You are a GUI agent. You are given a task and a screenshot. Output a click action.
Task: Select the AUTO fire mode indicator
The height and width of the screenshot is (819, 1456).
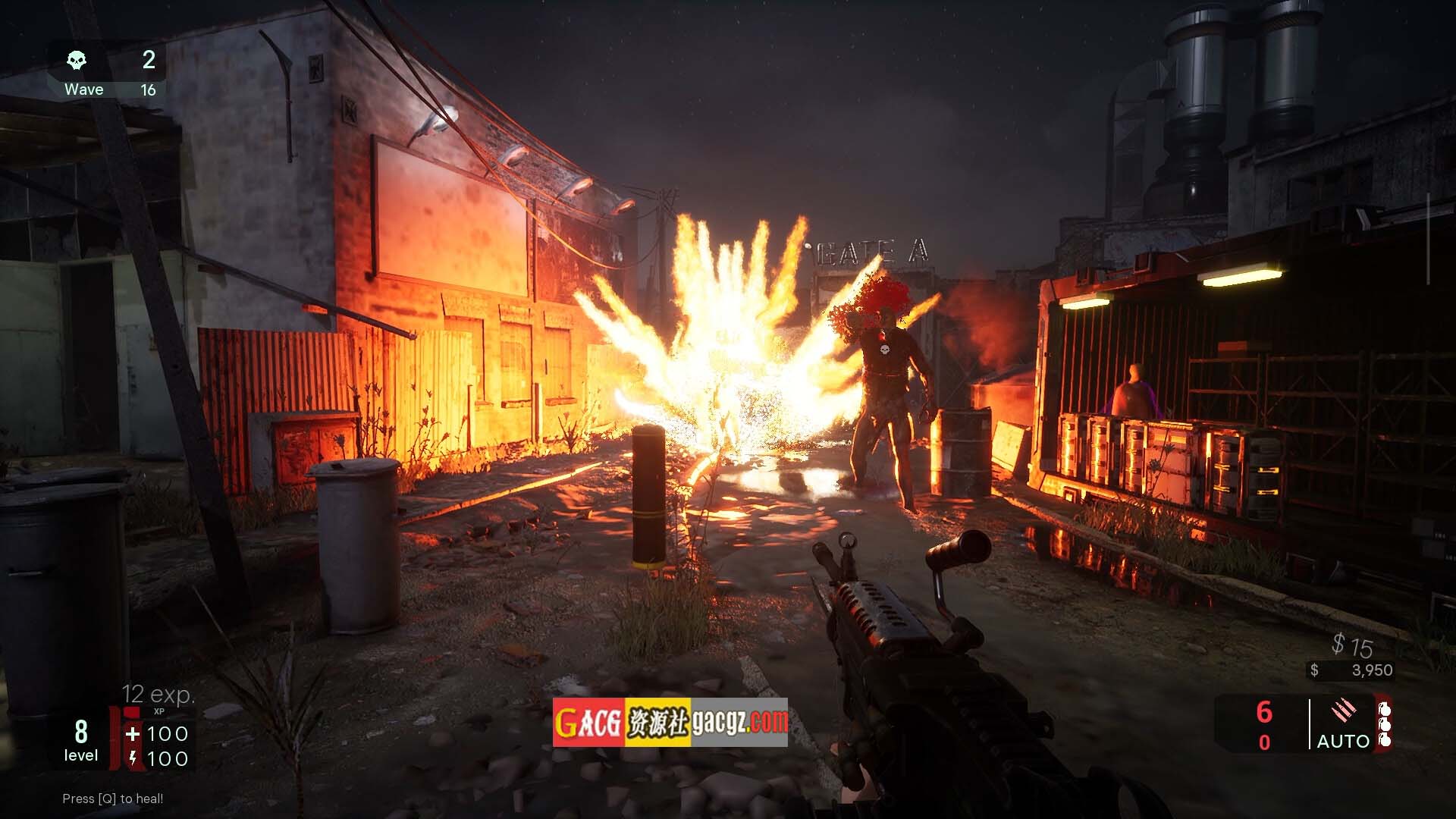[x=1343, y=741]
